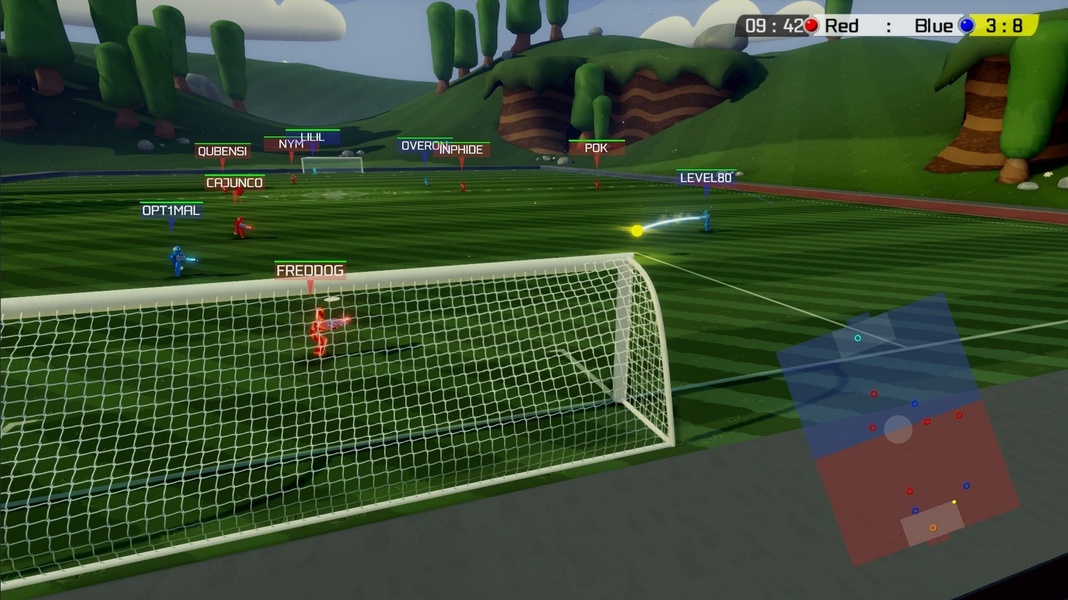Click the LEVEL80 name label
This screenshot has width=1068, height=600.
pyautogui.click(x=706, y=178)
